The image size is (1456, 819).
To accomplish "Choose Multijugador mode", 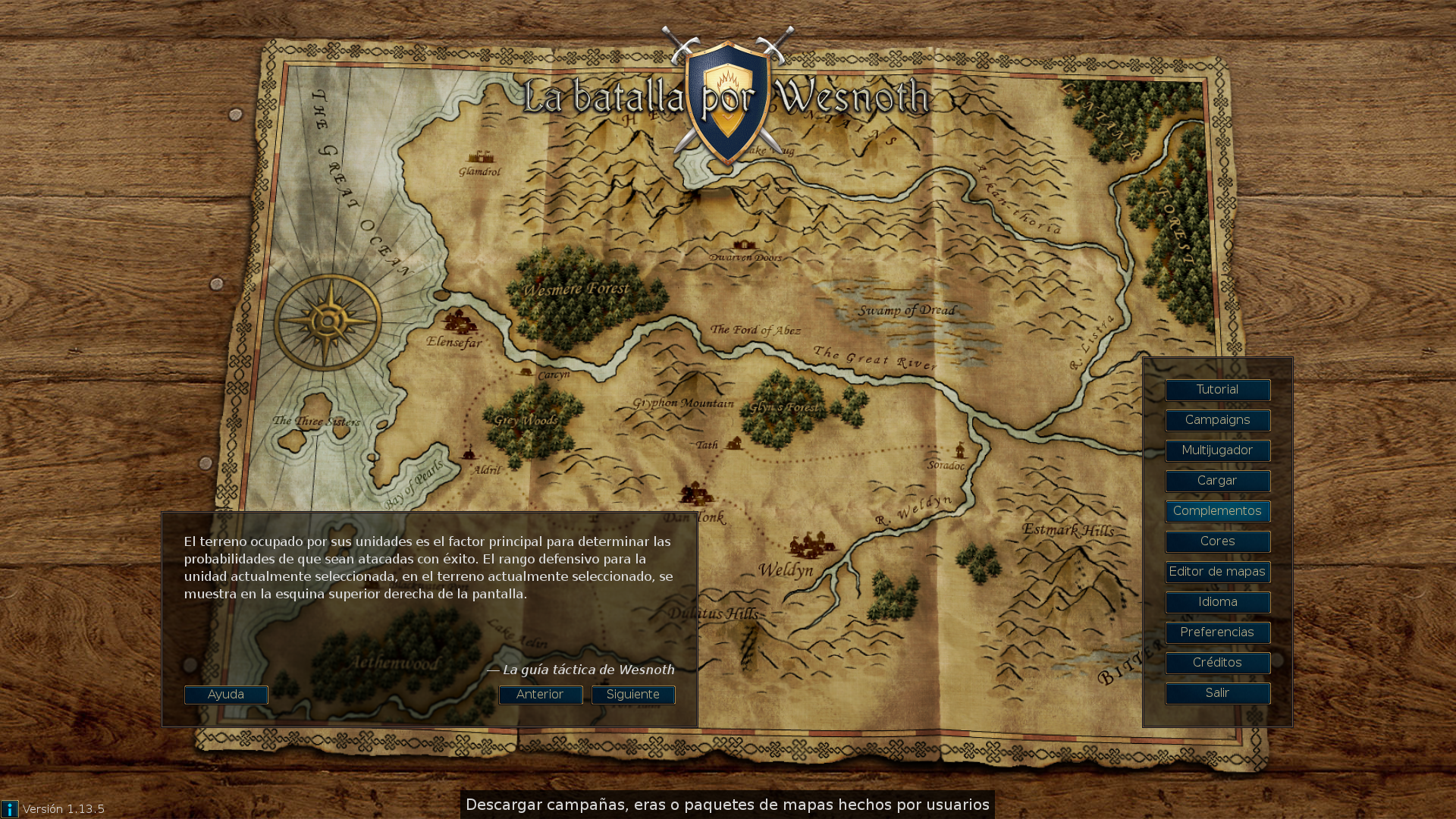I will [1217, 450].
